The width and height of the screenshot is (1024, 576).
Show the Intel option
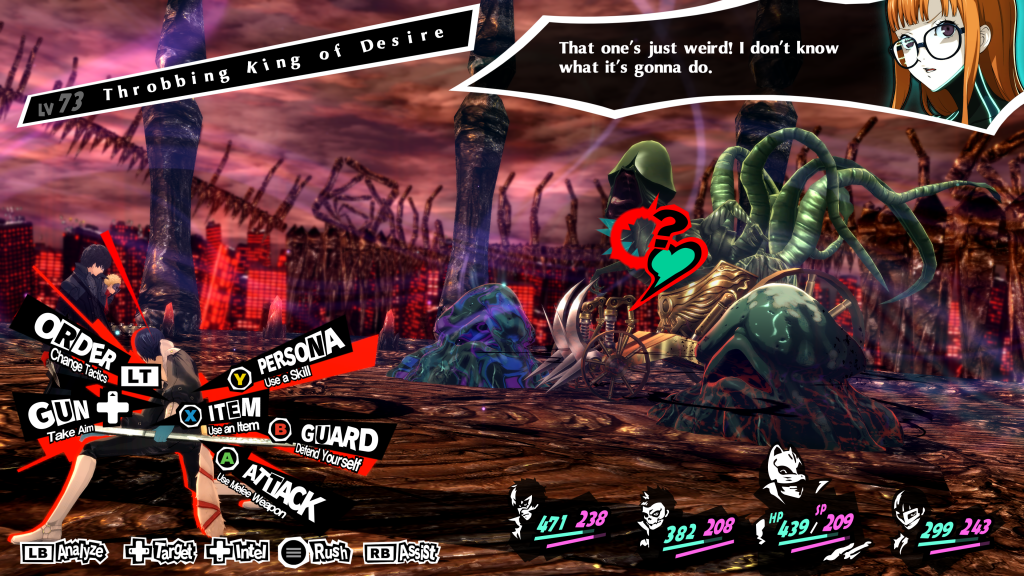click(x=237, y=551)
